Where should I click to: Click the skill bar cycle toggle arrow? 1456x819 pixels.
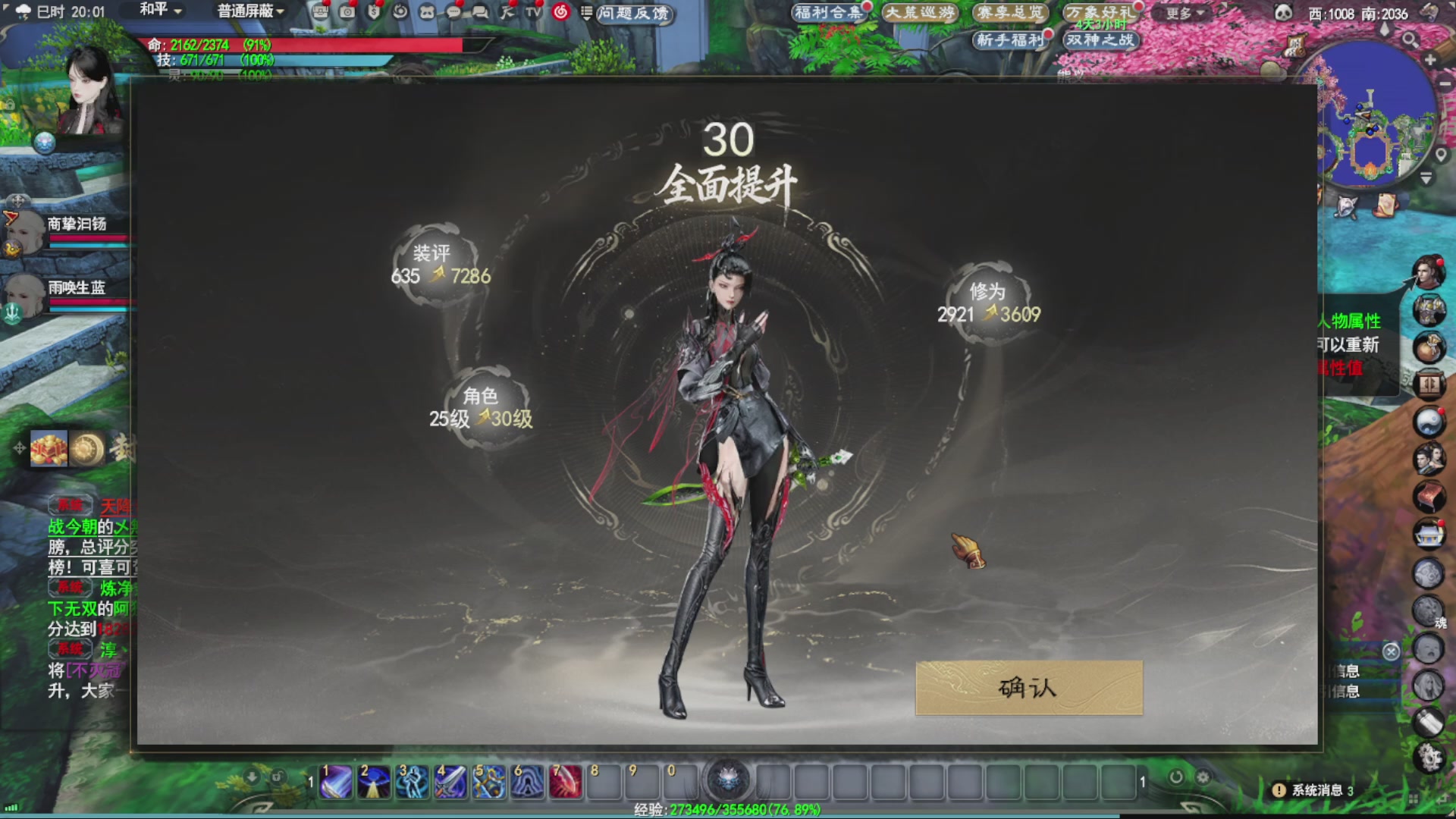(1176, 777)
